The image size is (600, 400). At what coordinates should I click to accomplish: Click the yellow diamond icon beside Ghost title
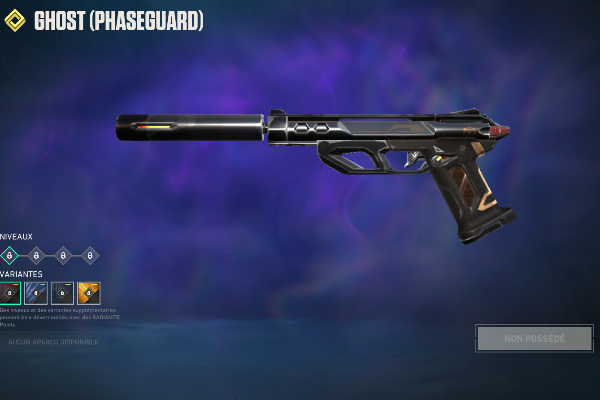point(15,20)
